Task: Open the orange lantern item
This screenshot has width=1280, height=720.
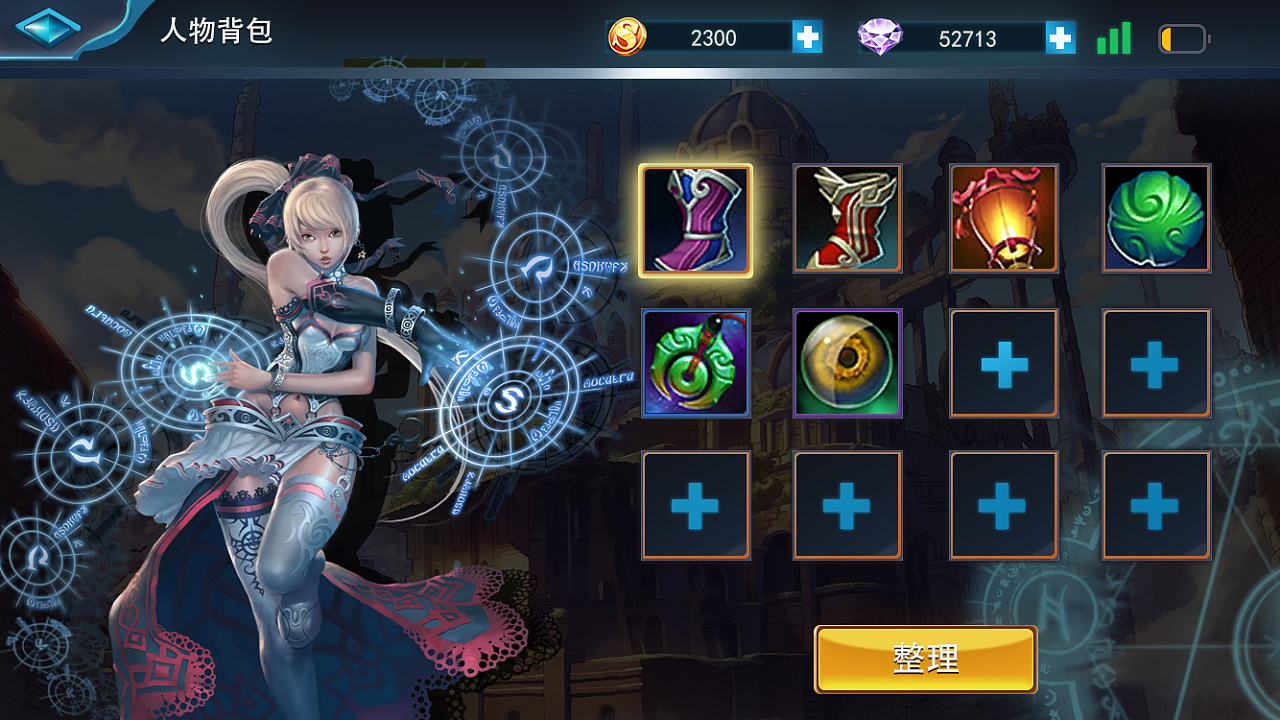Action: tap(1002, 218)
